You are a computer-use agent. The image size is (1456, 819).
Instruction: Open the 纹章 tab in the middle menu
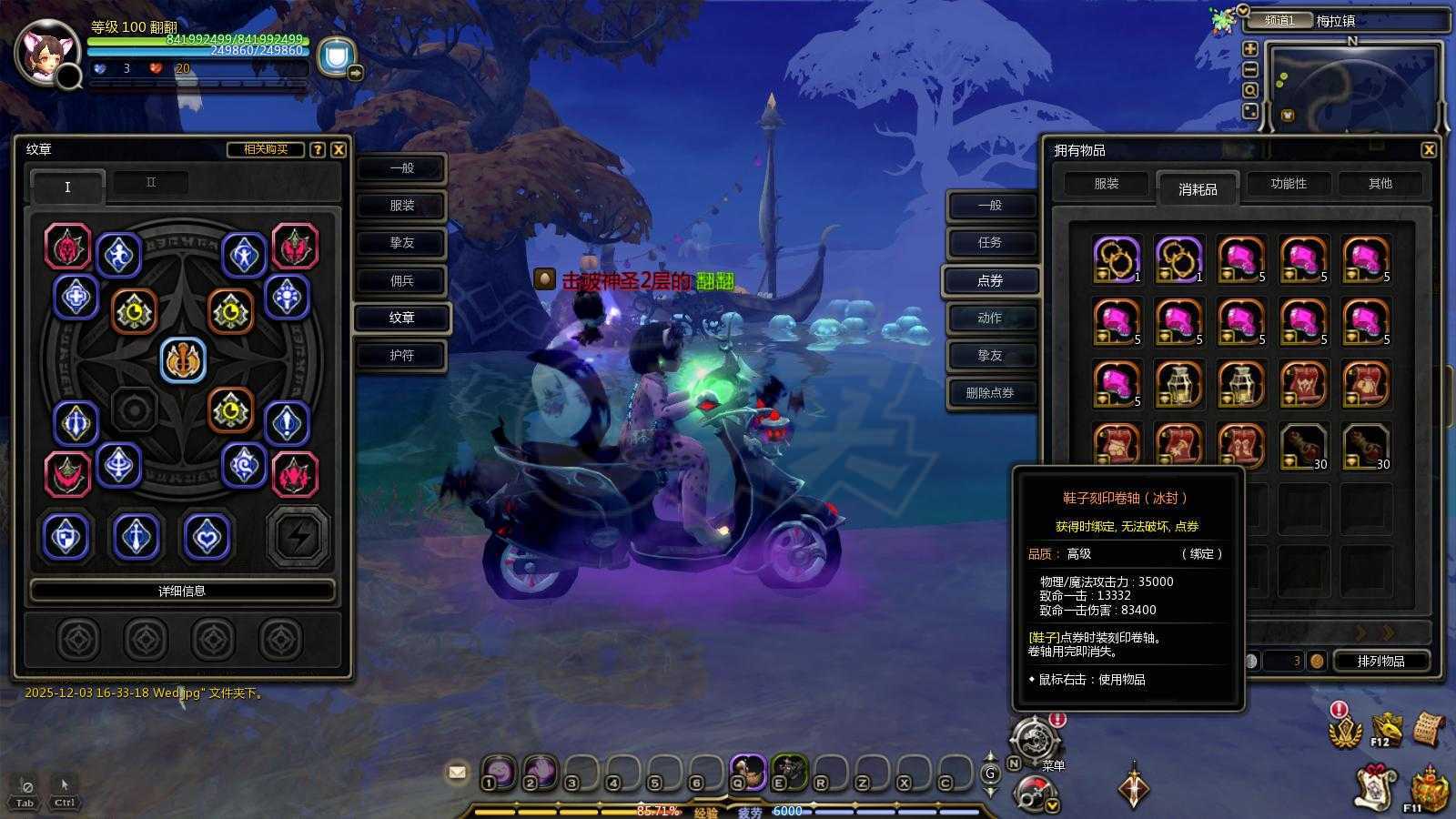tap(400, 318)
